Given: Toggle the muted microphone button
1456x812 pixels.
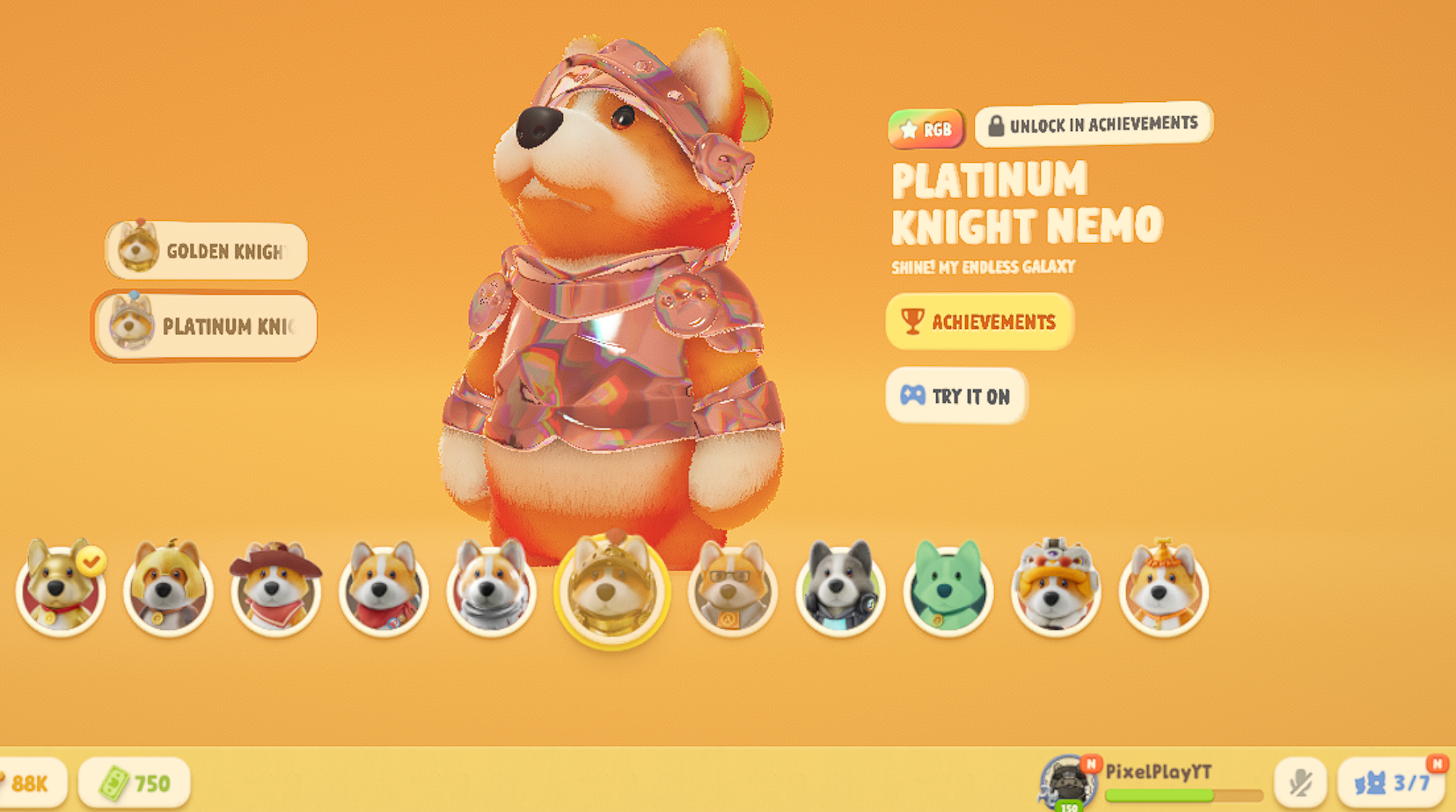Looking at the screenshot, I should 1299,782.
